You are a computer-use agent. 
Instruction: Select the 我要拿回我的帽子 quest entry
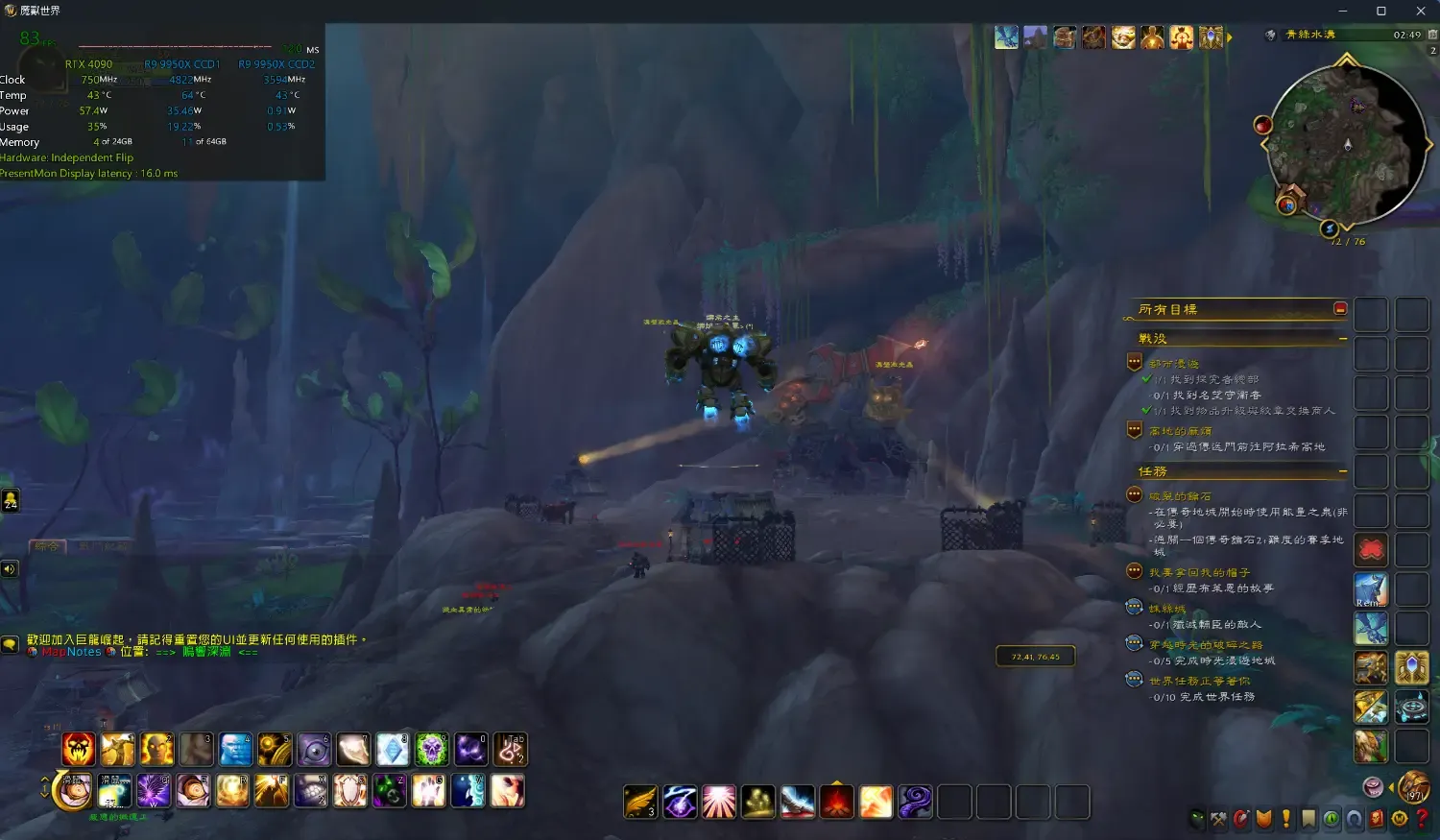(x=1199, y=572)
